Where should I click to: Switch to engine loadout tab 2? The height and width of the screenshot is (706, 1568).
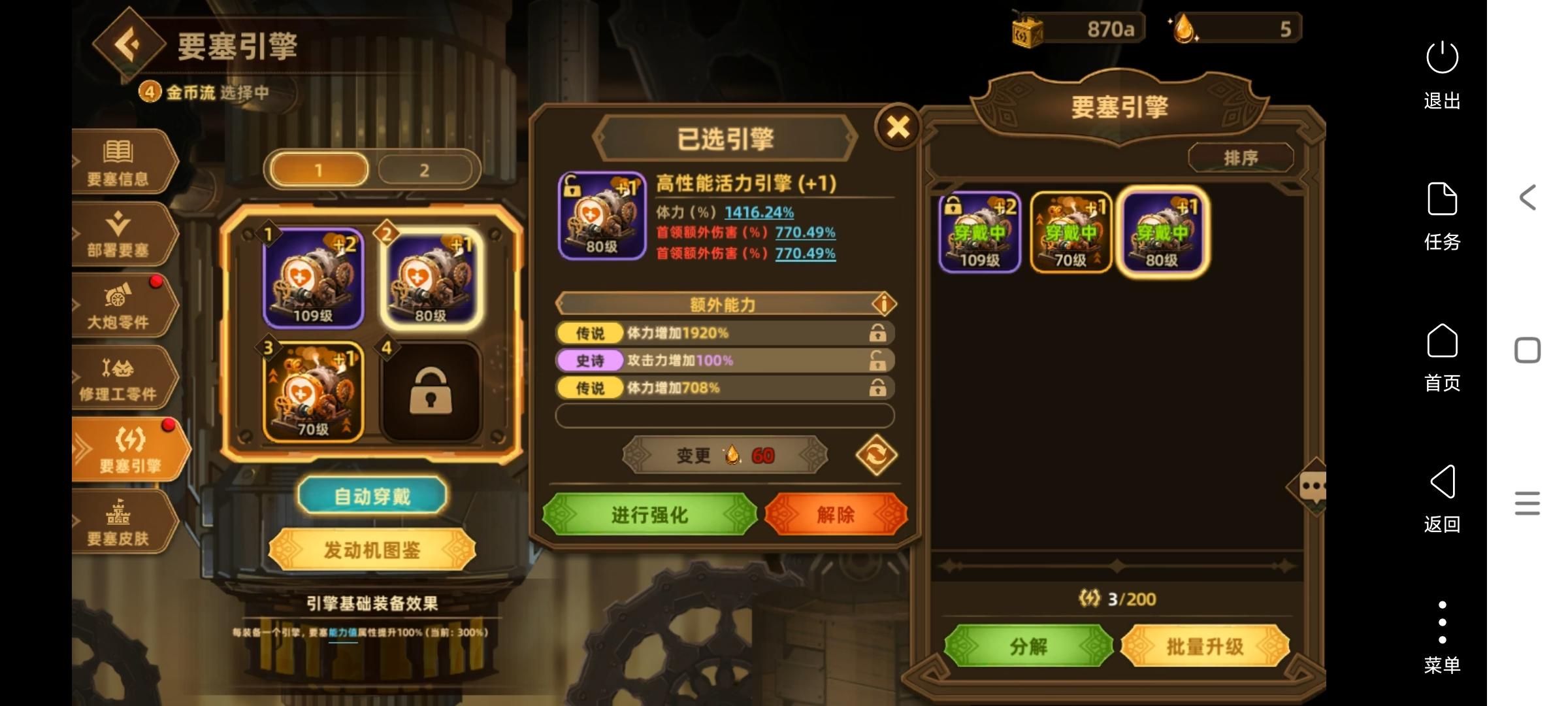[x=425, y=169]
